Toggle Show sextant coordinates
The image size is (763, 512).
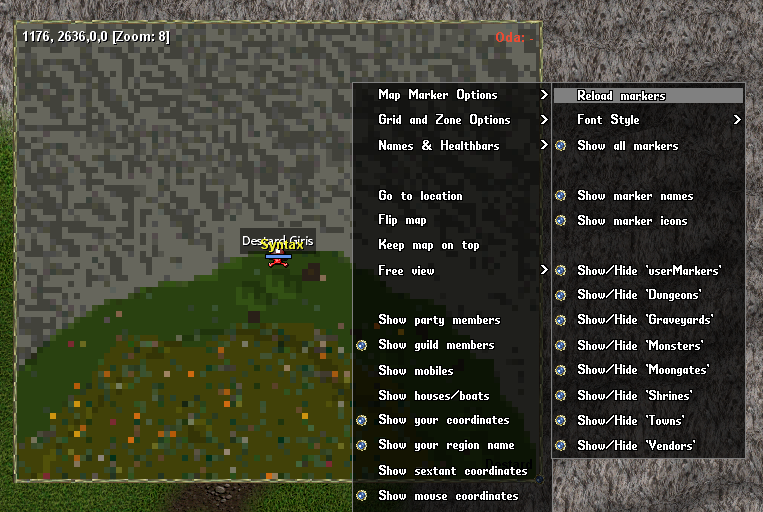pos(452,470)
